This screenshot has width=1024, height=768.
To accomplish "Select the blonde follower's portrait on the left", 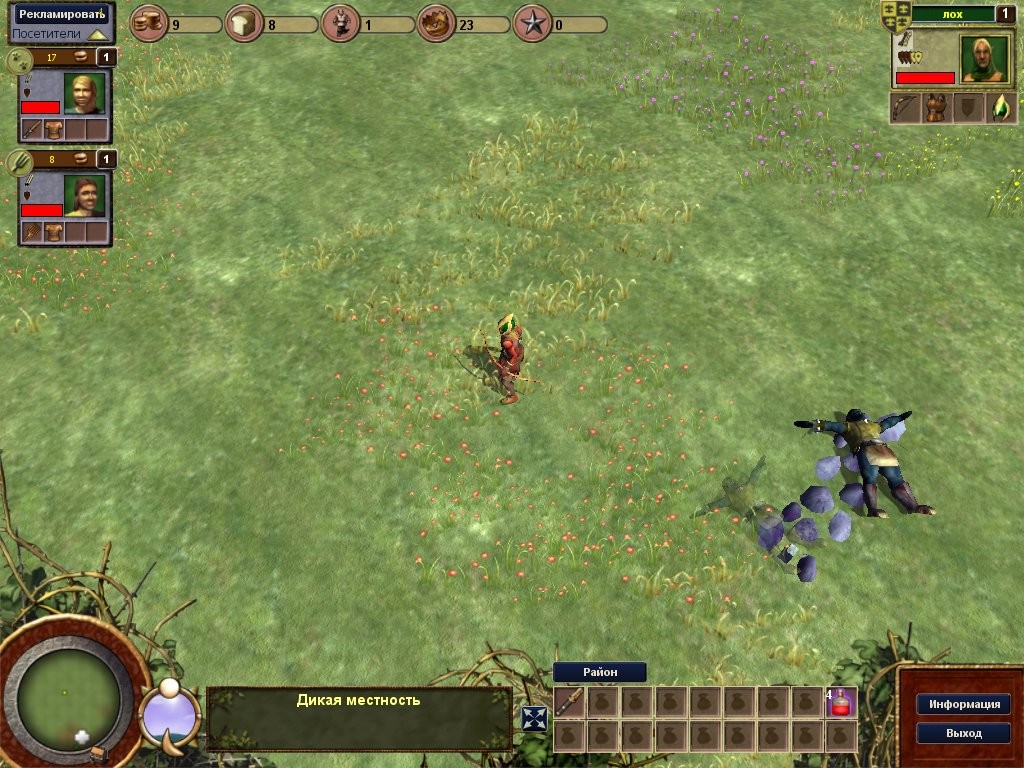I will coord(84,94).
